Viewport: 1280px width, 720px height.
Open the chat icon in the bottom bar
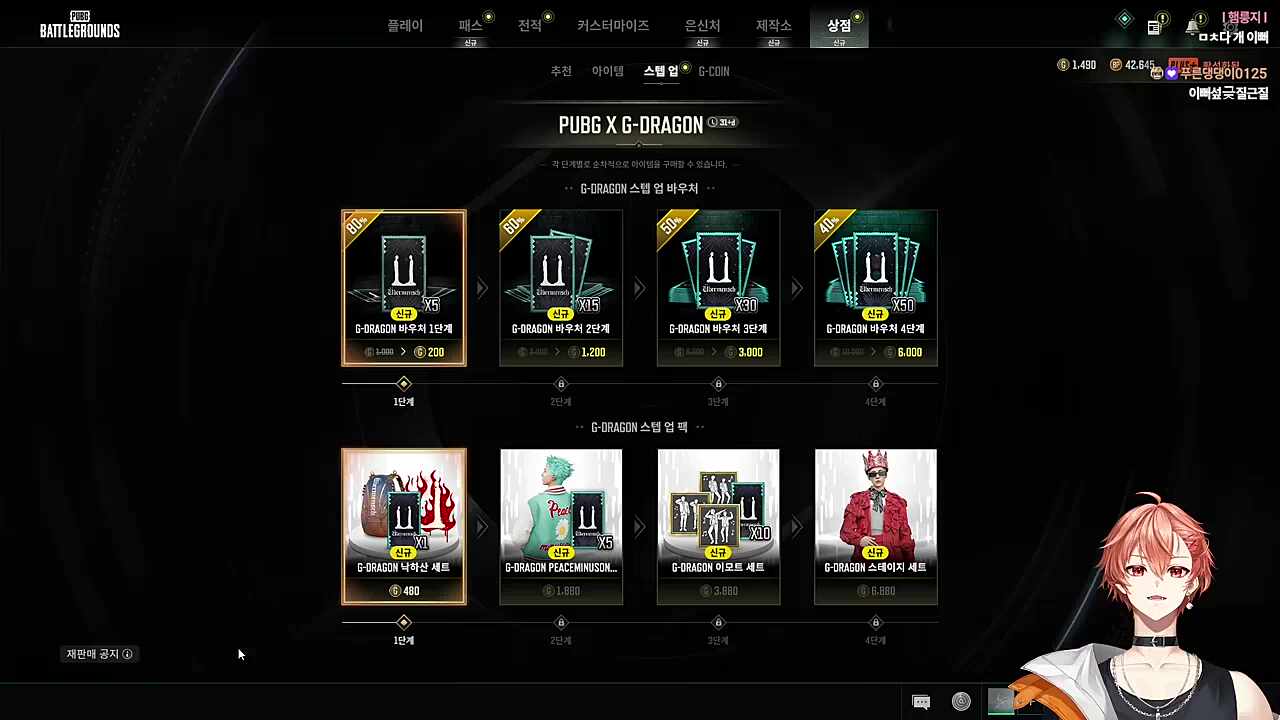[921, 702]
